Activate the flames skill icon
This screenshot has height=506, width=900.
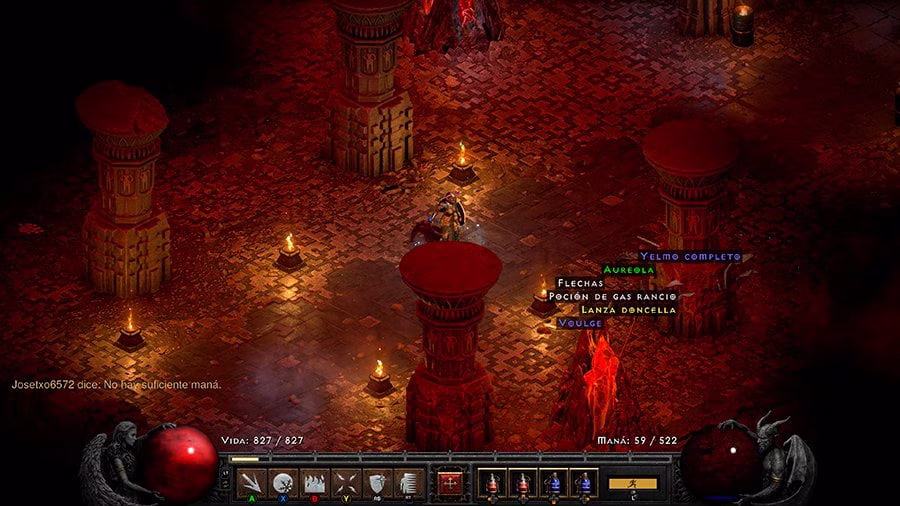(x=314, y=483)
